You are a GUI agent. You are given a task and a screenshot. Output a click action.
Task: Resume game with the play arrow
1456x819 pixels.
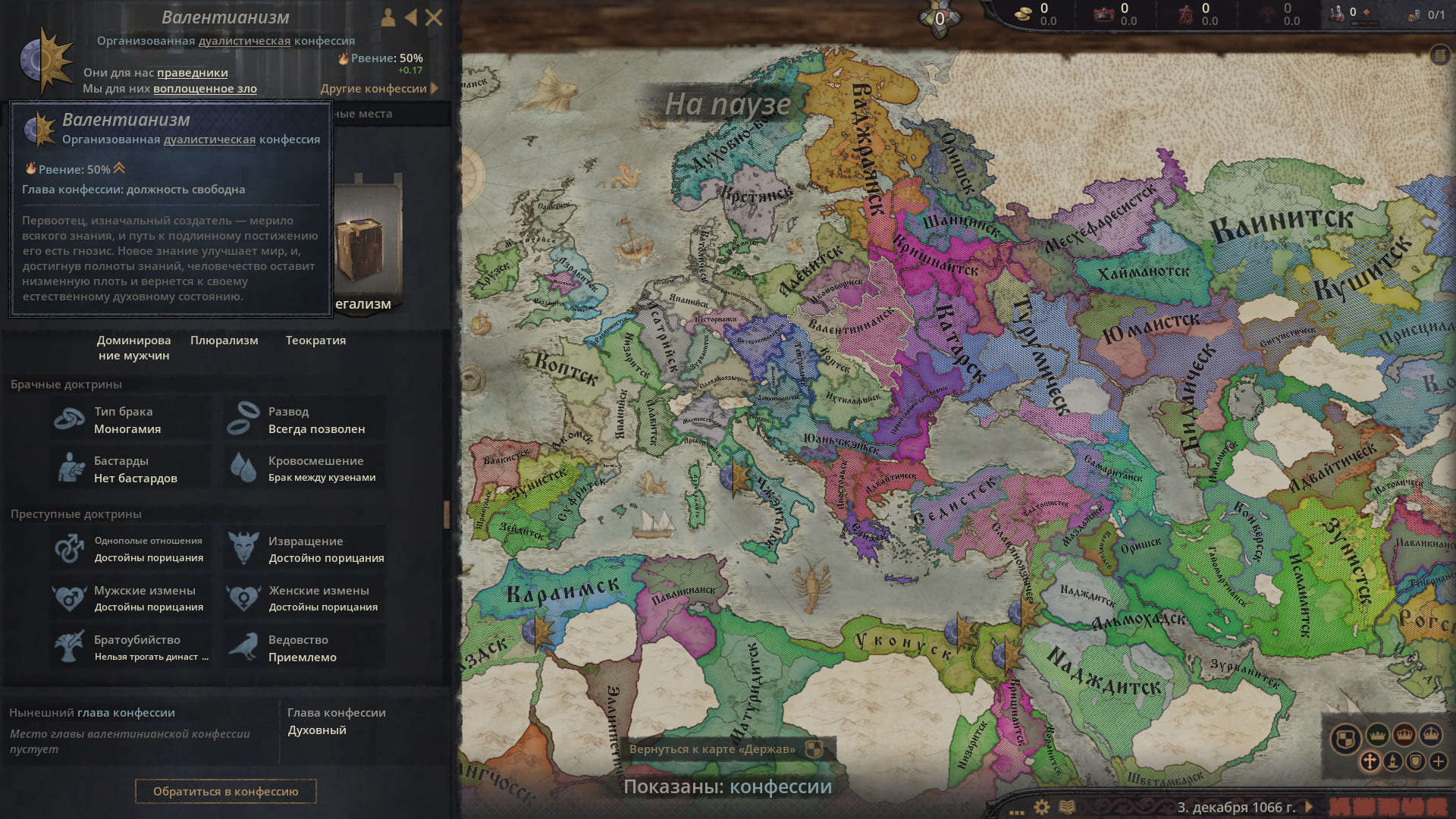coord(1308,807)
